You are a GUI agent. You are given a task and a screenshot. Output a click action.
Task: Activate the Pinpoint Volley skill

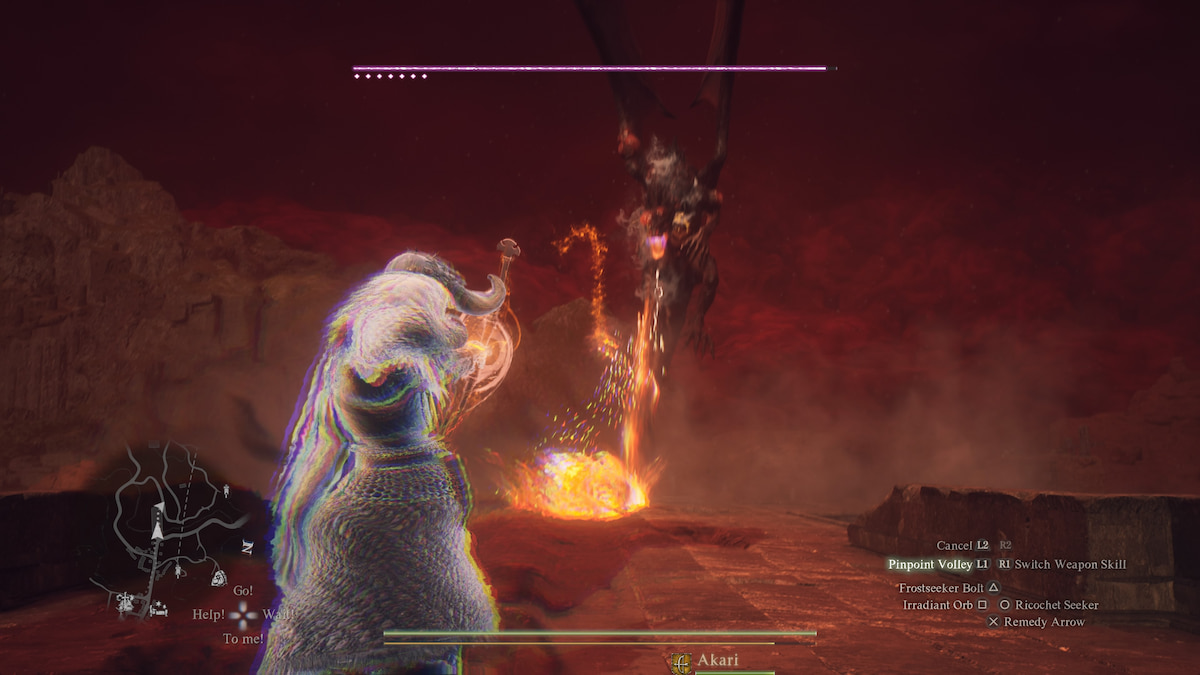[x=930, y=565]
